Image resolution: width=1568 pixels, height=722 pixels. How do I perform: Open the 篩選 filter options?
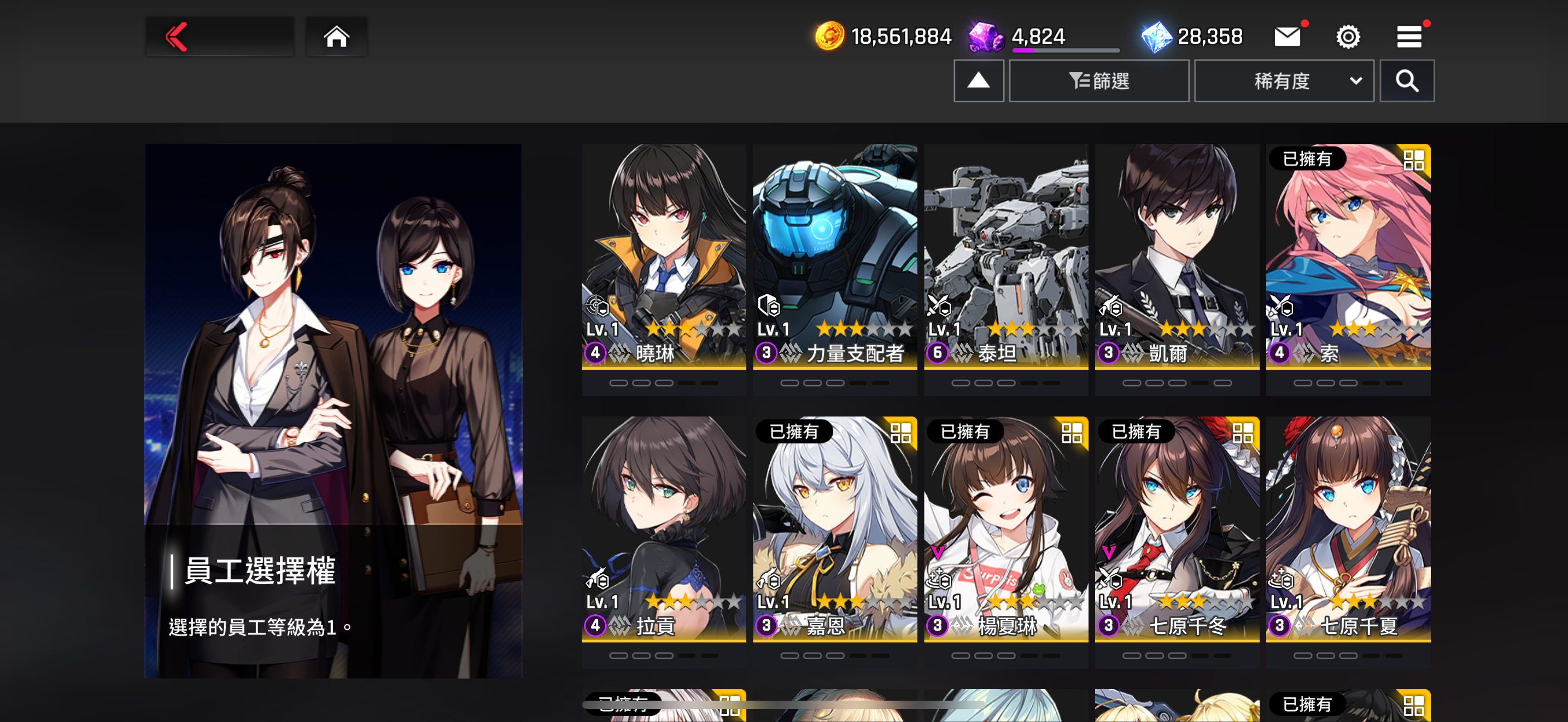click(1099, 80)
